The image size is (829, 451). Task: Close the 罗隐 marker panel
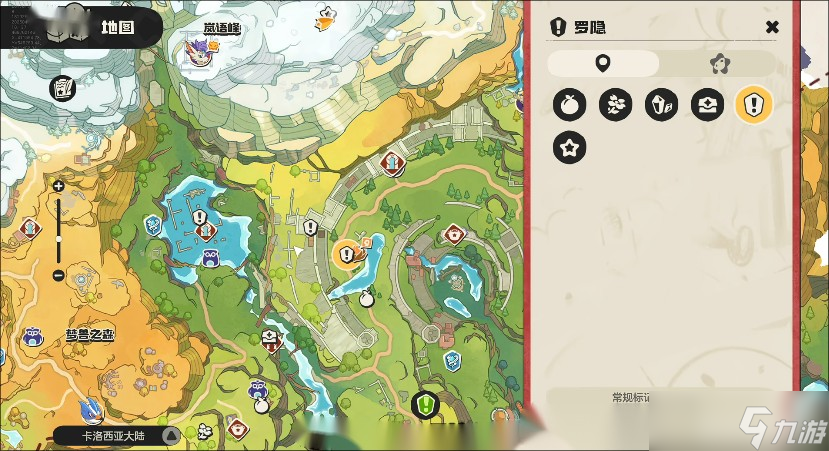772,28
